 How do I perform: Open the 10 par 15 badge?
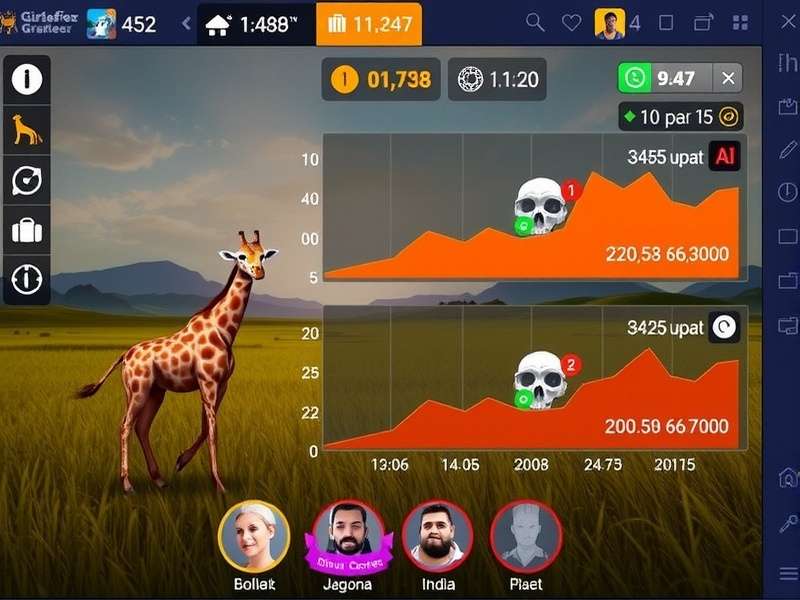[x=680, y=117]
